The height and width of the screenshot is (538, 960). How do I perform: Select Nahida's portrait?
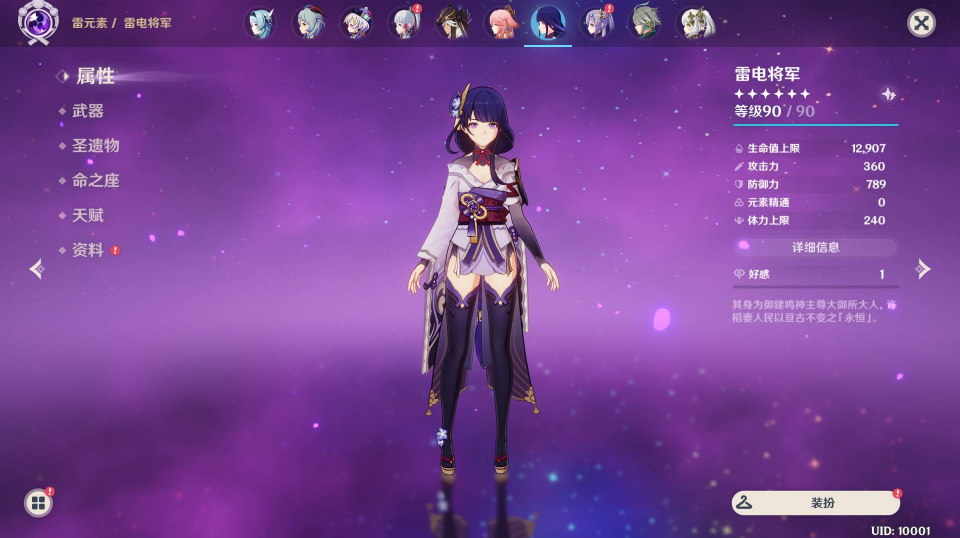[692, 23]
